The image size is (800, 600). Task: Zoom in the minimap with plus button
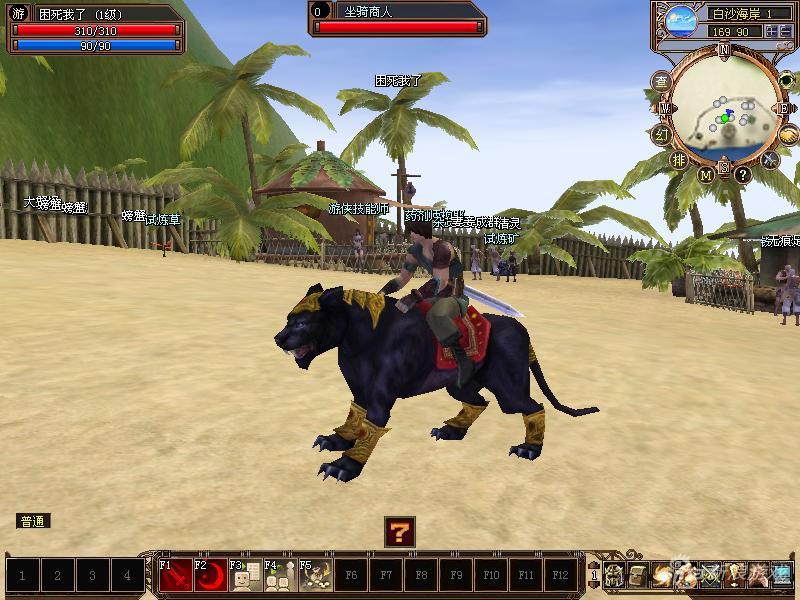tap(770, 31)
